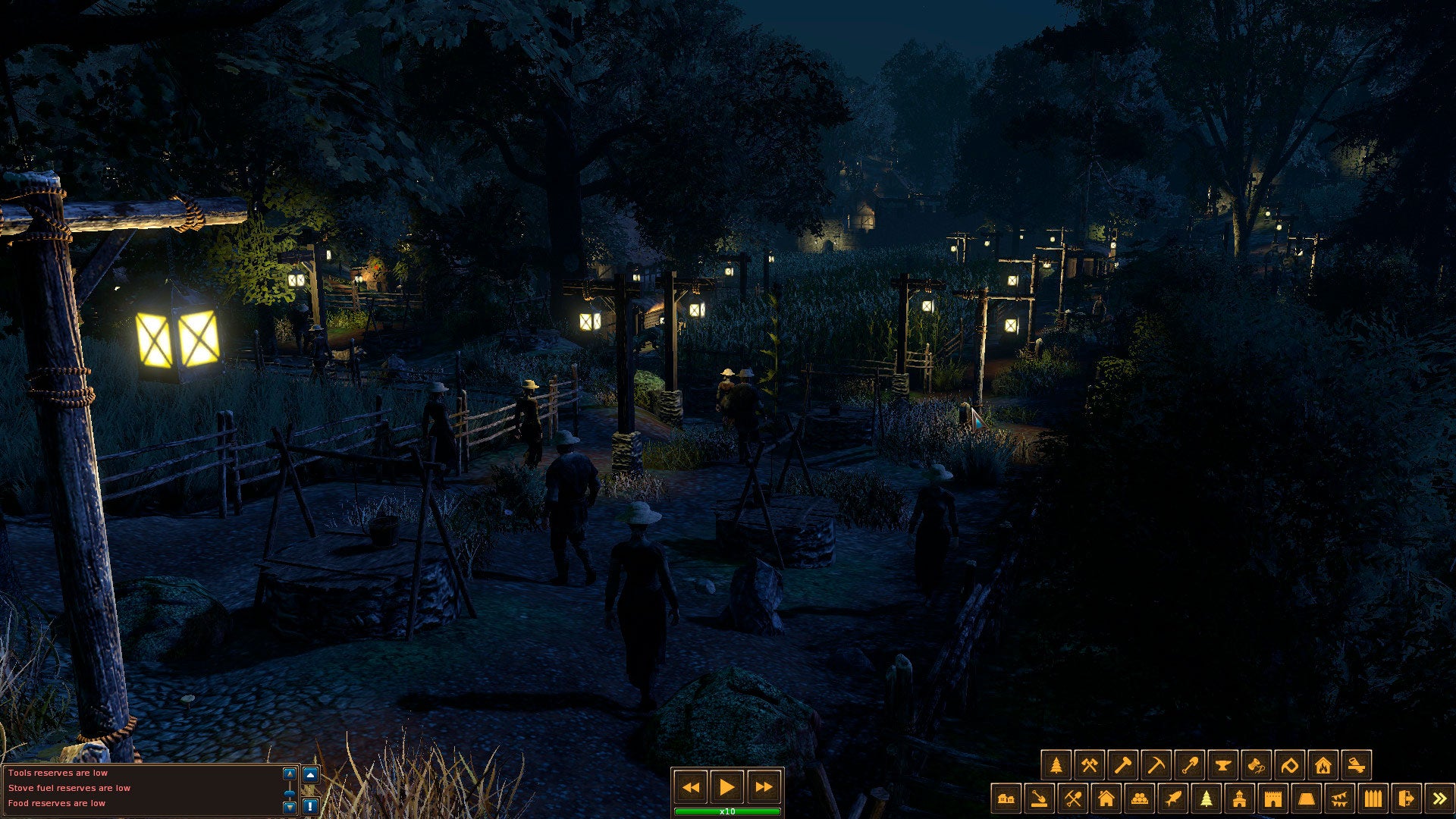Select the anvil blacksmith icon

[1222, 765]
